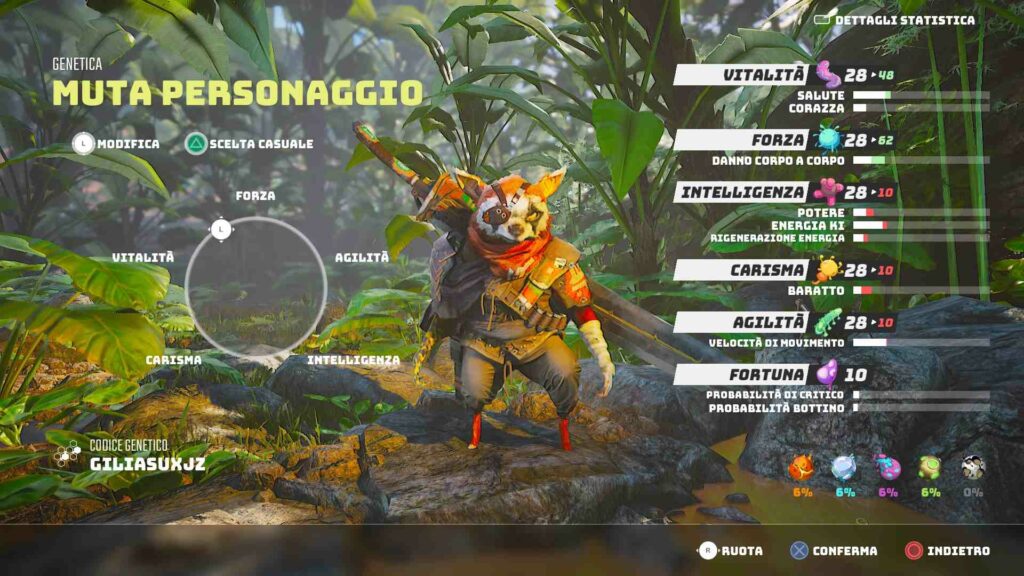Pick the Carisma stat row header
1024x576 pixels.
tap(742, 270)
